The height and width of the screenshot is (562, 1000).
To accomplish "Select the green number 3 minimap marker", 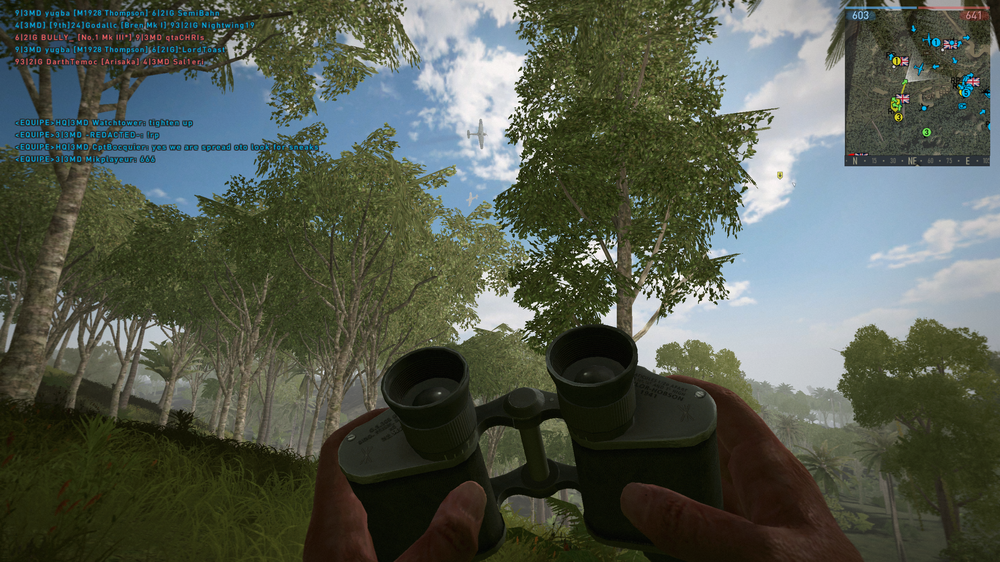I will (x=926, y=132).
